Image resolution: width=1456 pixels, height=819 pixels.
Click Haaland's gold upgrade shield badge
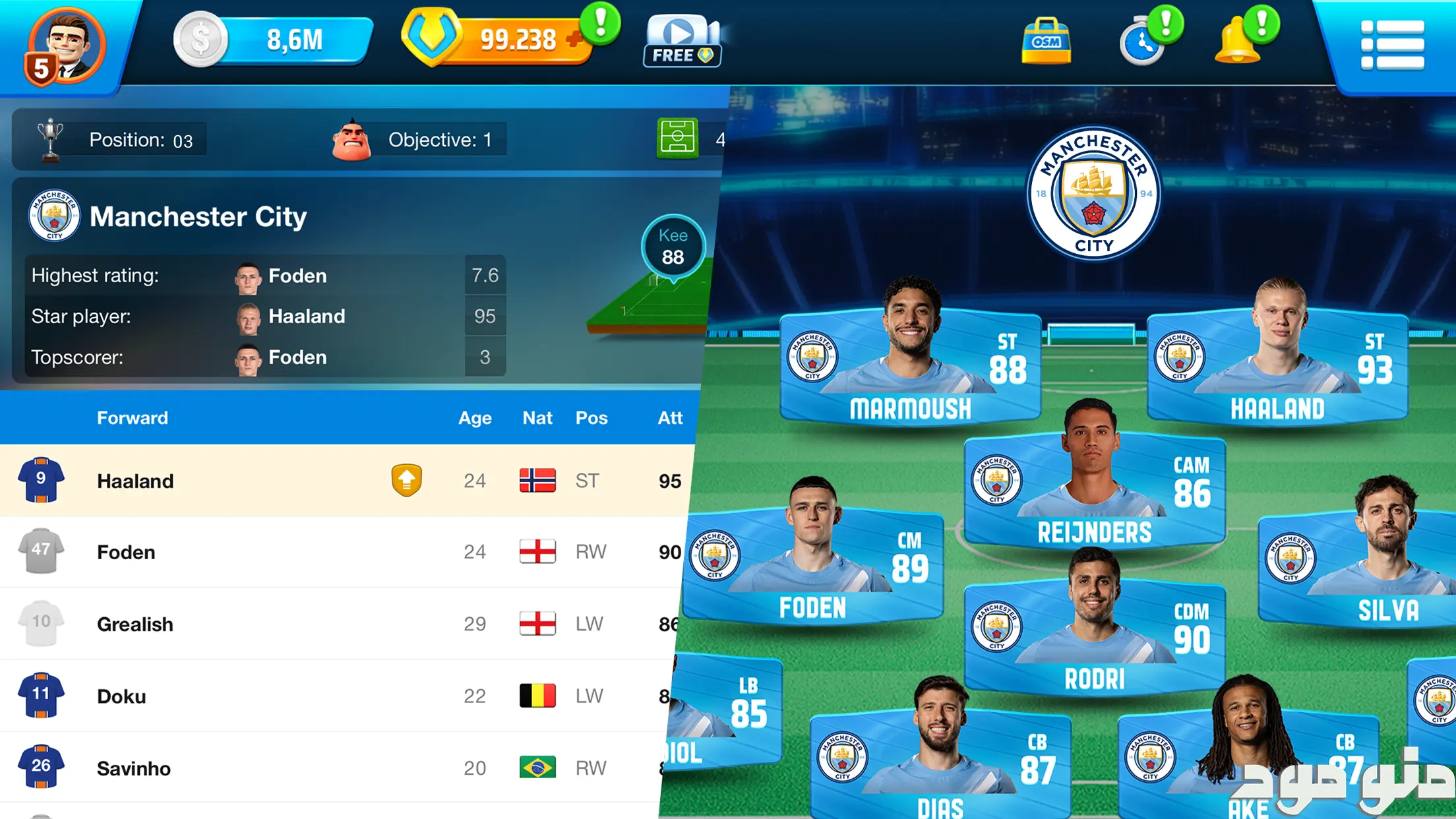(406, 480)
